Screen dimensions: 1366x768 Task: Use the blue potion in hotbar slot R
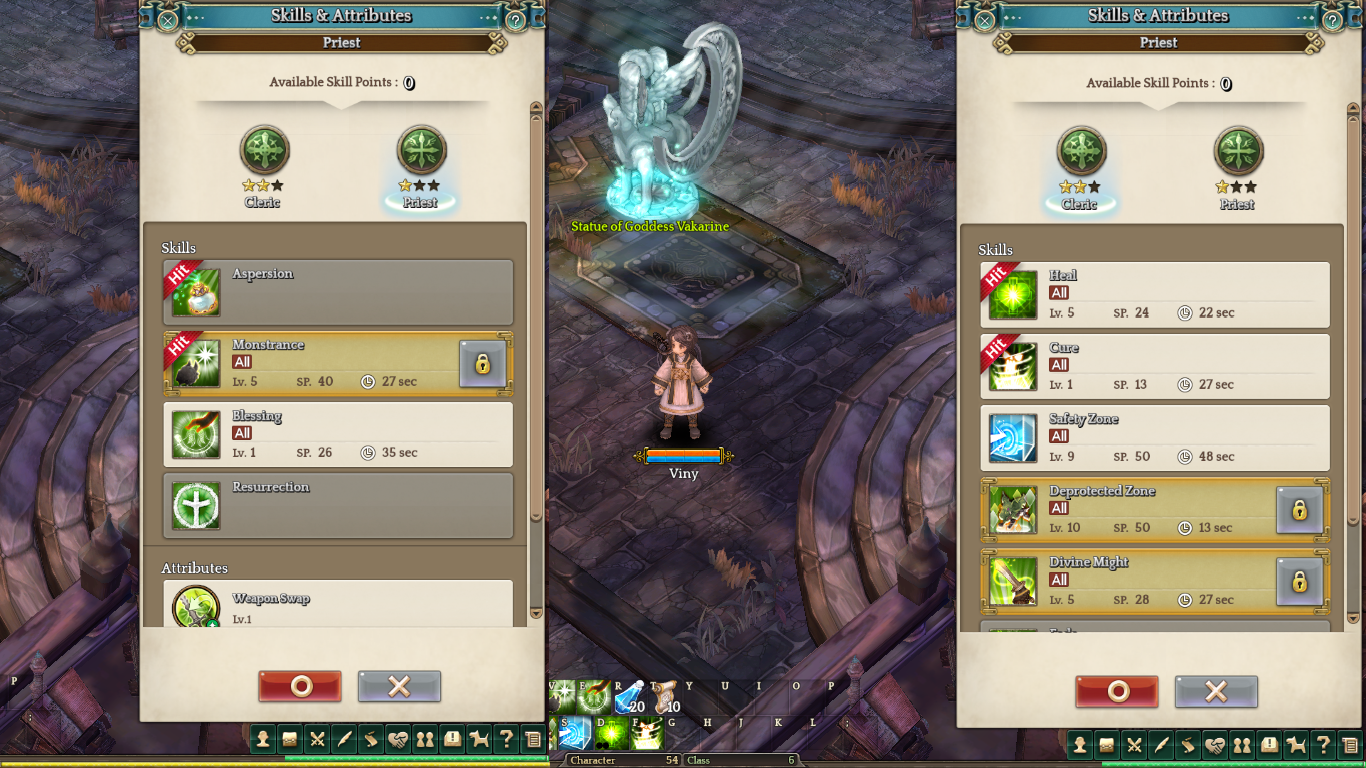tap(628, 698)
